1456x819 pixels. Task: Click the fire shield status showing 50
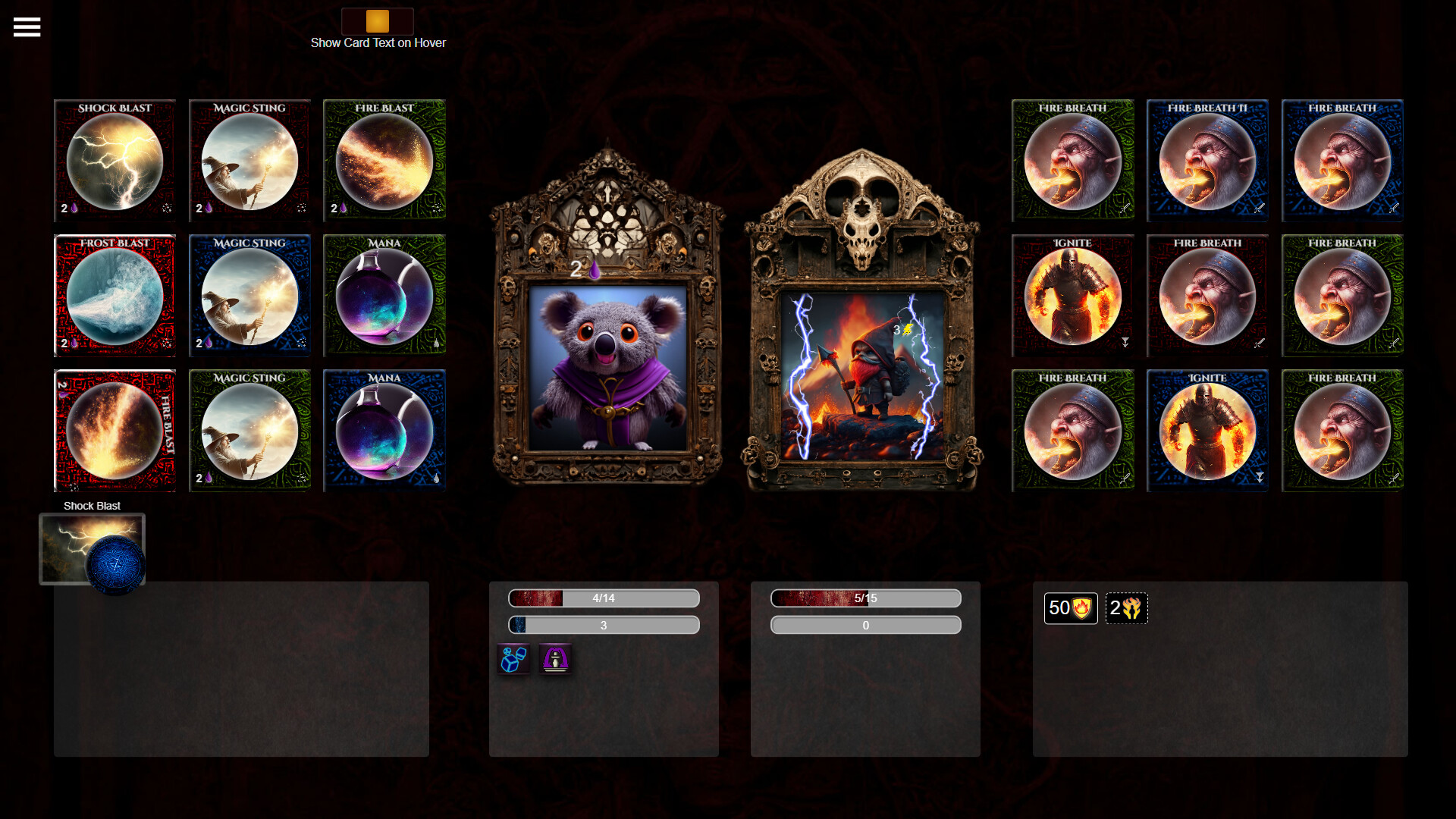1071,607
